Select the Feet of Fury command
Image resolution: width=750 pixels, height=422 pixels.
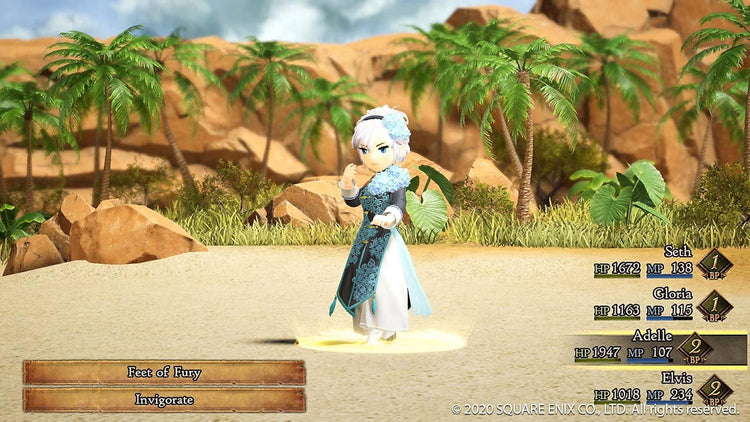tap(164, 372)
